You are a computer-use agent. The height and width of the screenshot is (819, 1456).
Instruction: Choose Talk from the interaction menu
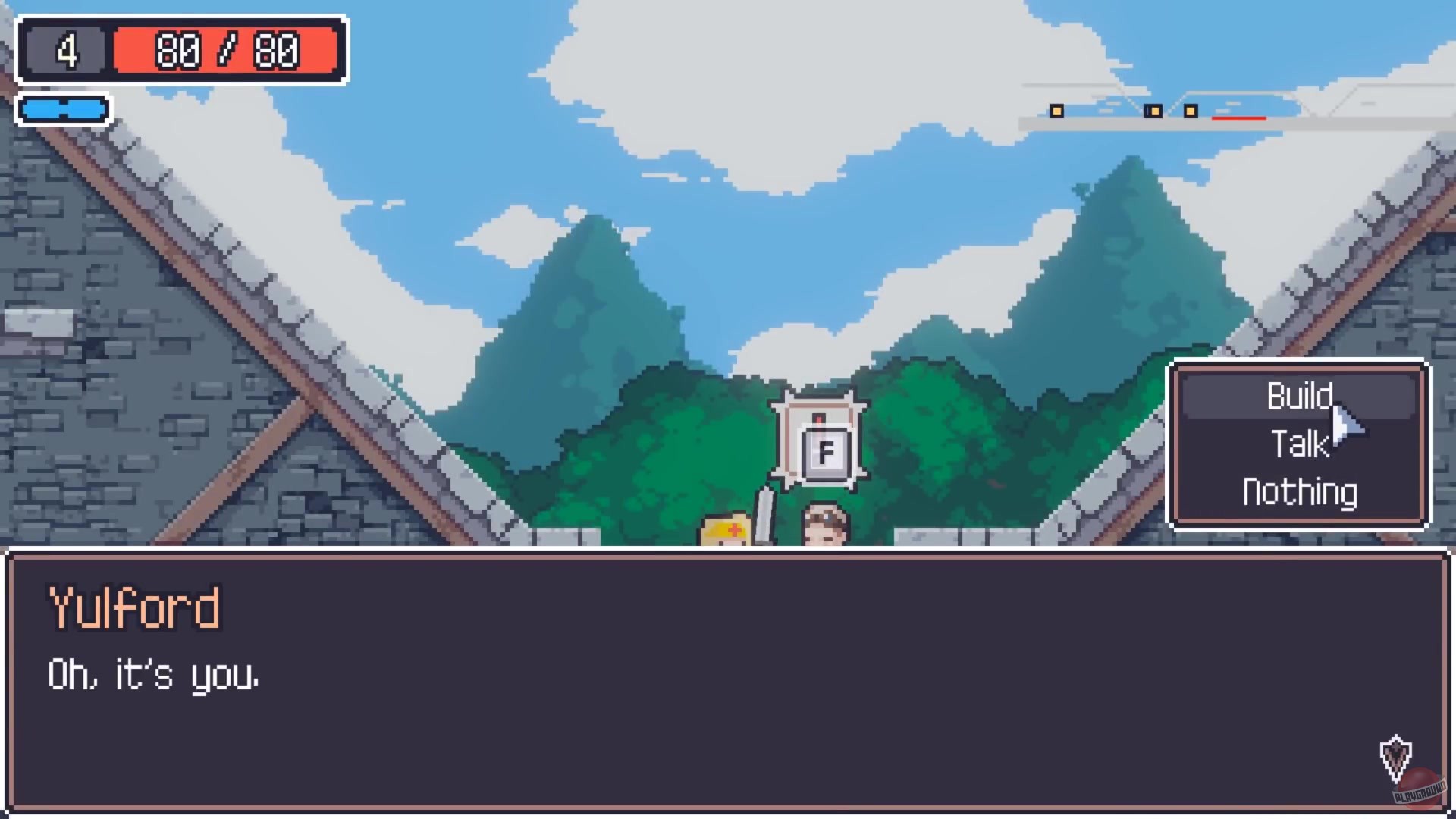(x=1298, y=444)
